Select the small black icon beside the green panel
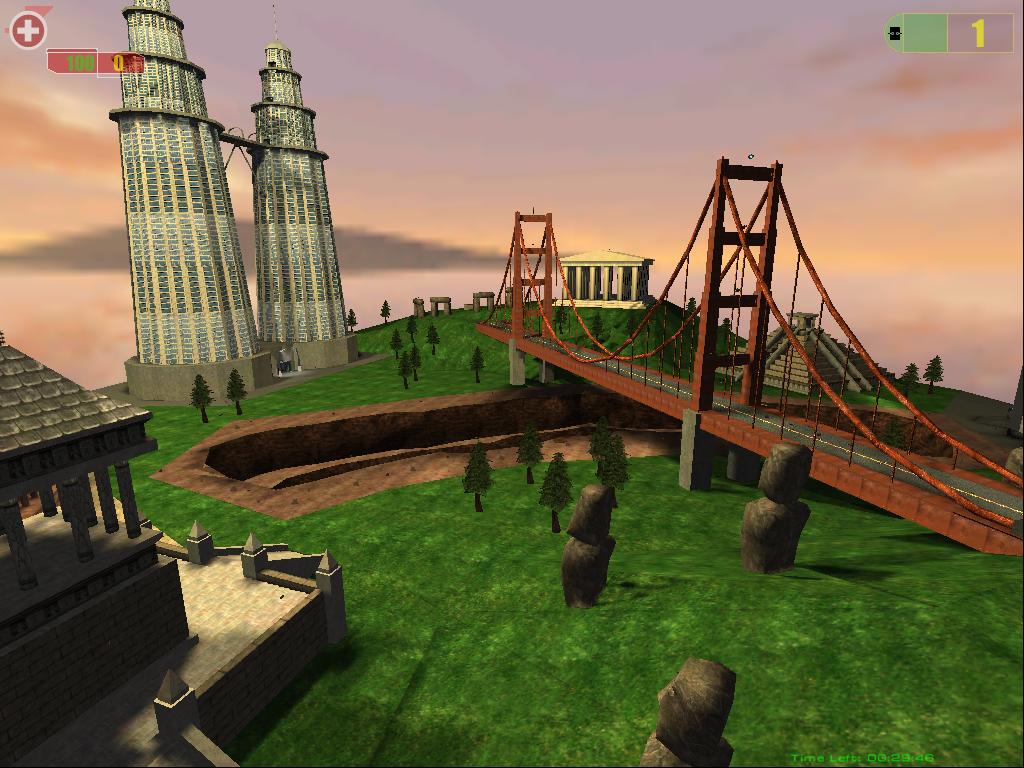Viewport: 1024px width, 768px height. tap(895, 33)
